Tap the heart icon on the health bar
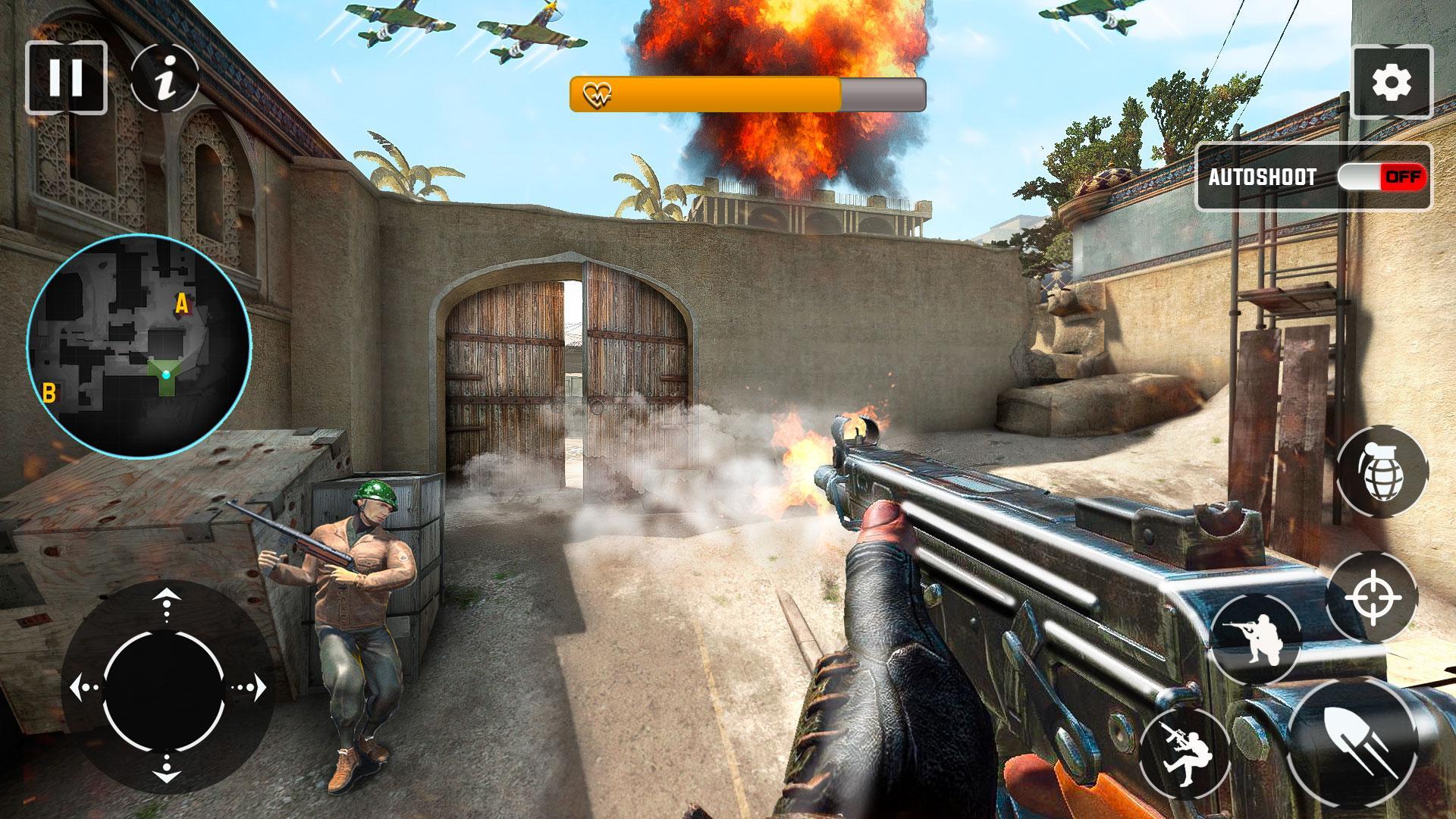This screenshot has height=819, width=1456. pyautogui.click(x=598, y=94)
